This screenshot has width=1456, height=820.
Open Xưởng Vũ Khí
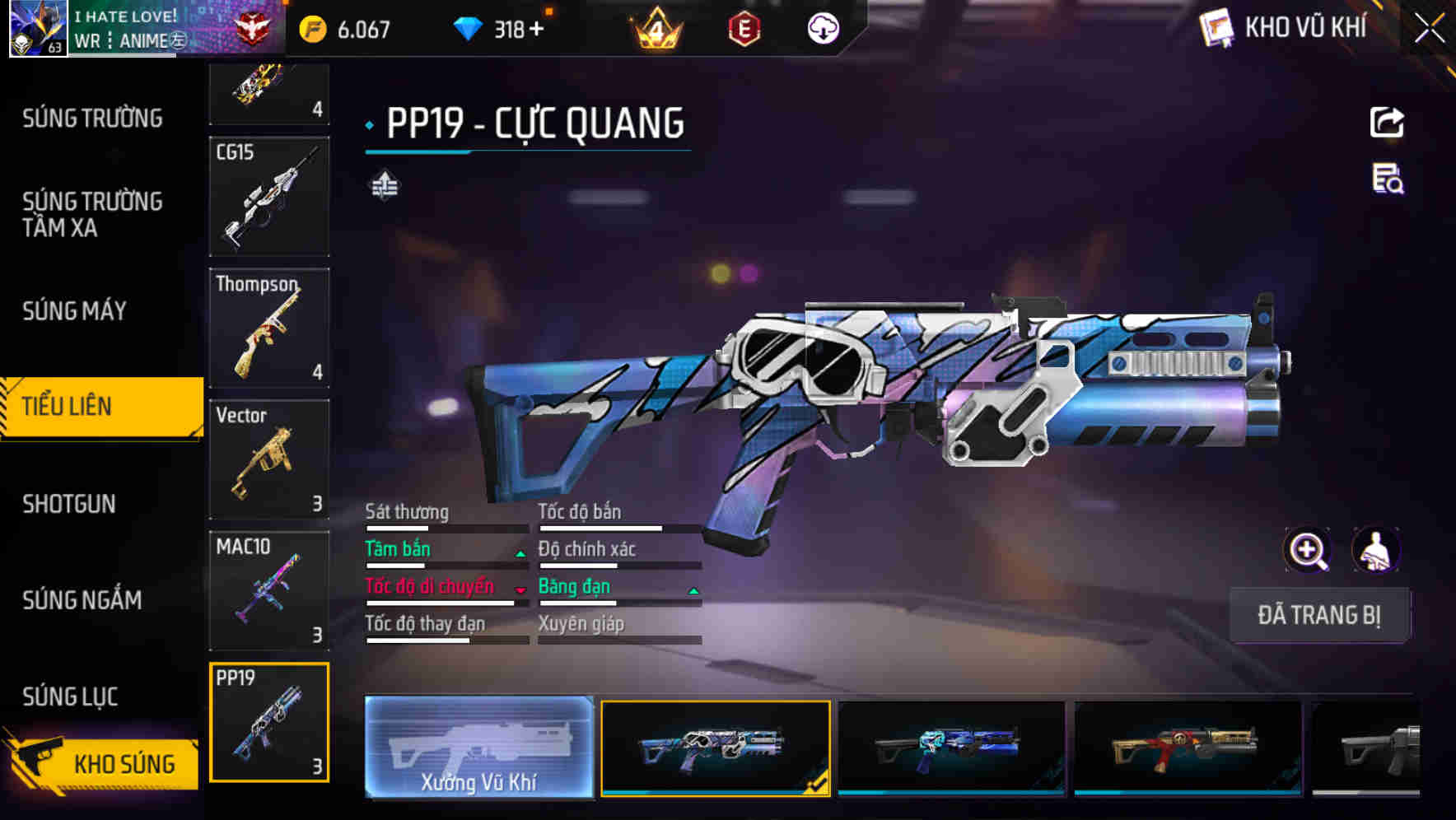click(478, 749)
